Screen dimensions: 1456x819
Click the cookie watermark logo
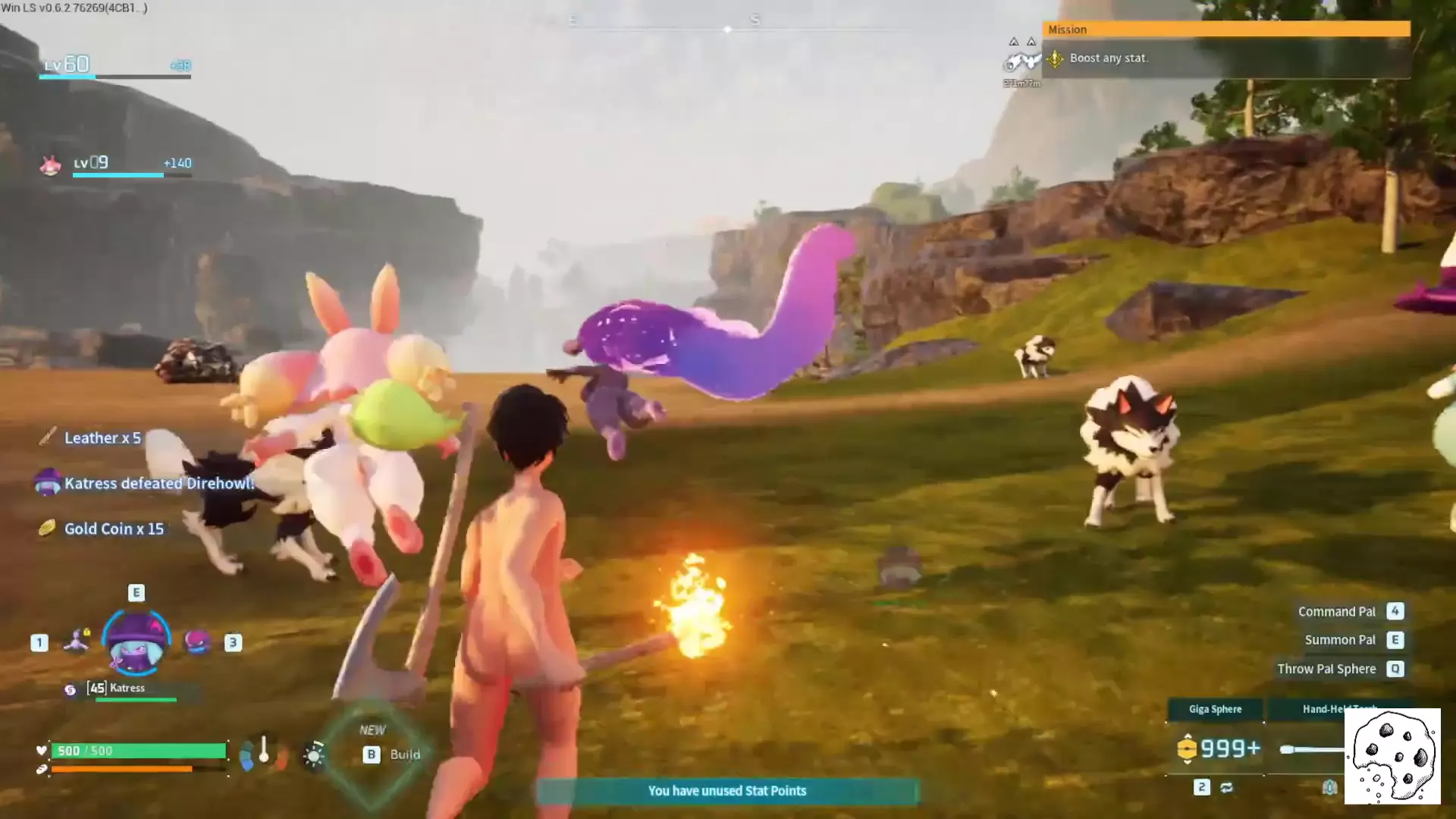(1392, 756)
